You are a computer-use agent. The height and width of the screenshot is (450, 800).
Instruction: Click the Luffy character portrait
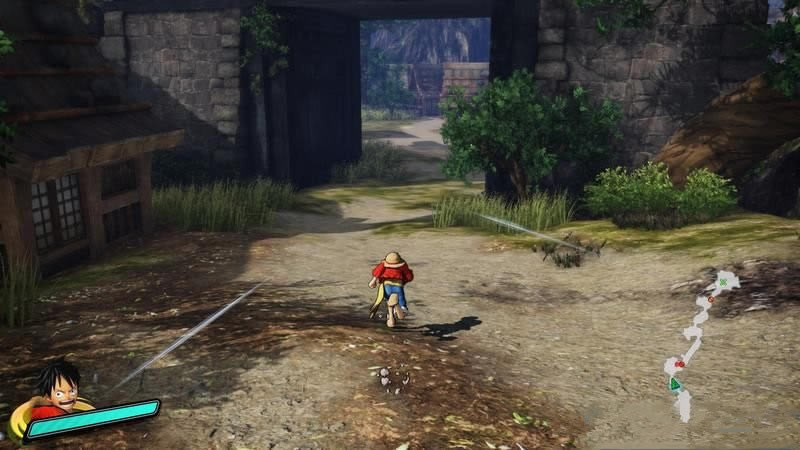coord(55,388)
